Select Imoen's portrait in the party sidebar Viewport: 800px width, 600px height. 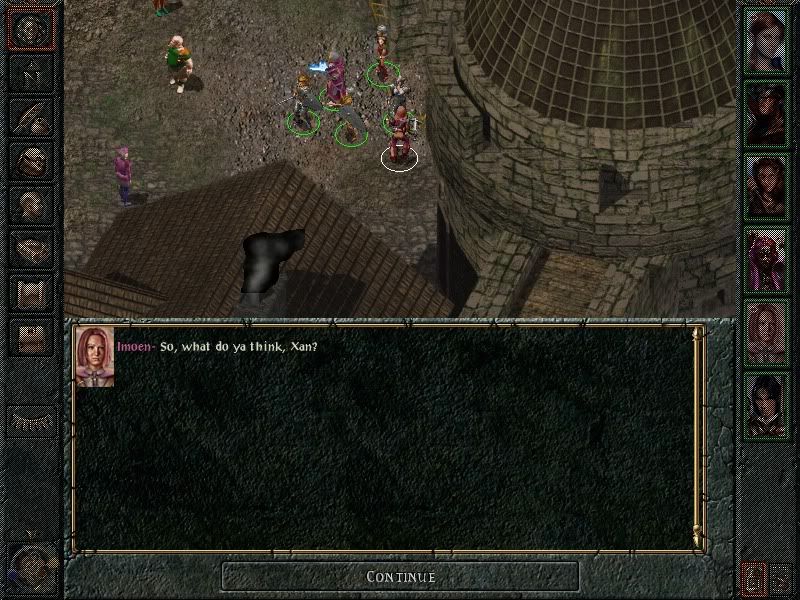coord(765,331)
